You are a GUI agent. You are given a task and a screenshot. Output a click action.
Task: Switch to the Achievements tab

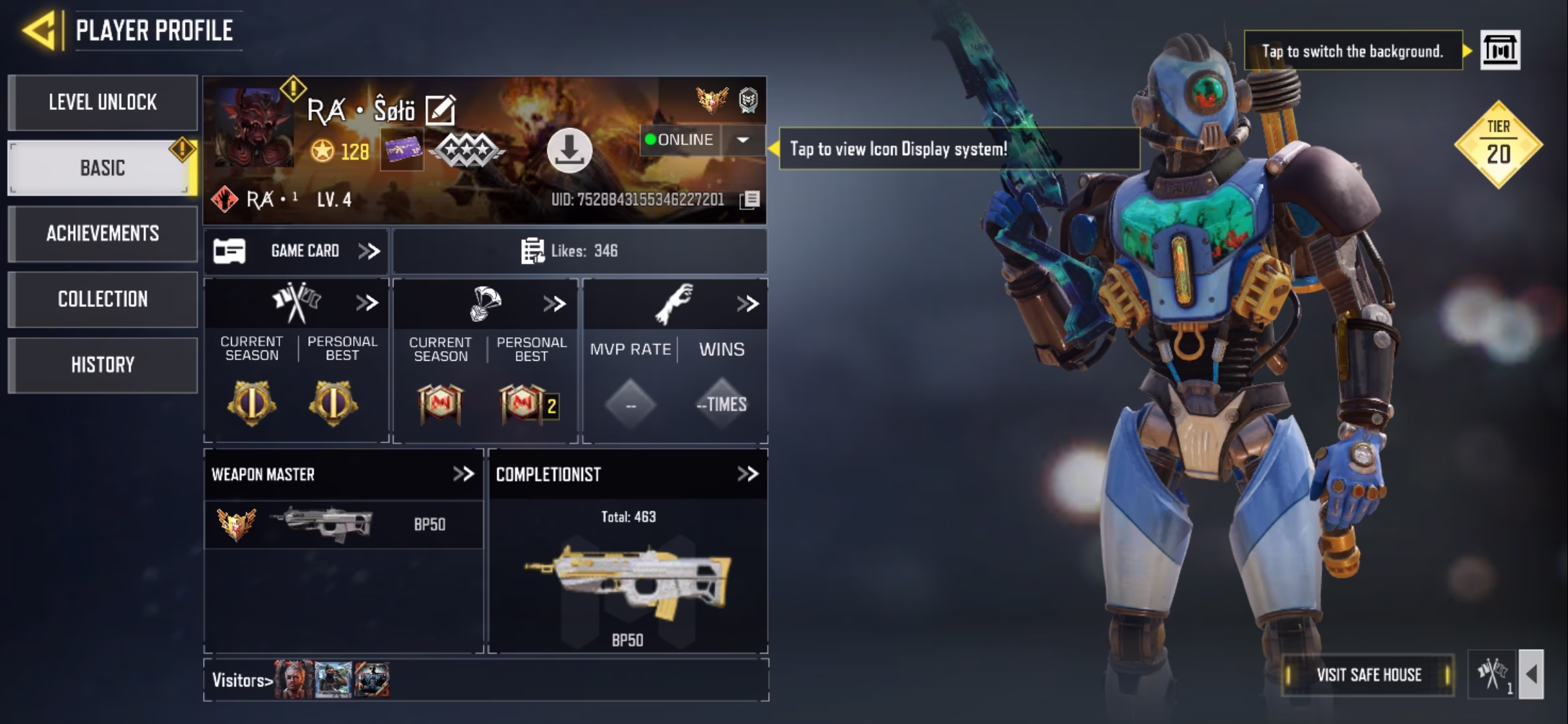(x=103, y=233)
